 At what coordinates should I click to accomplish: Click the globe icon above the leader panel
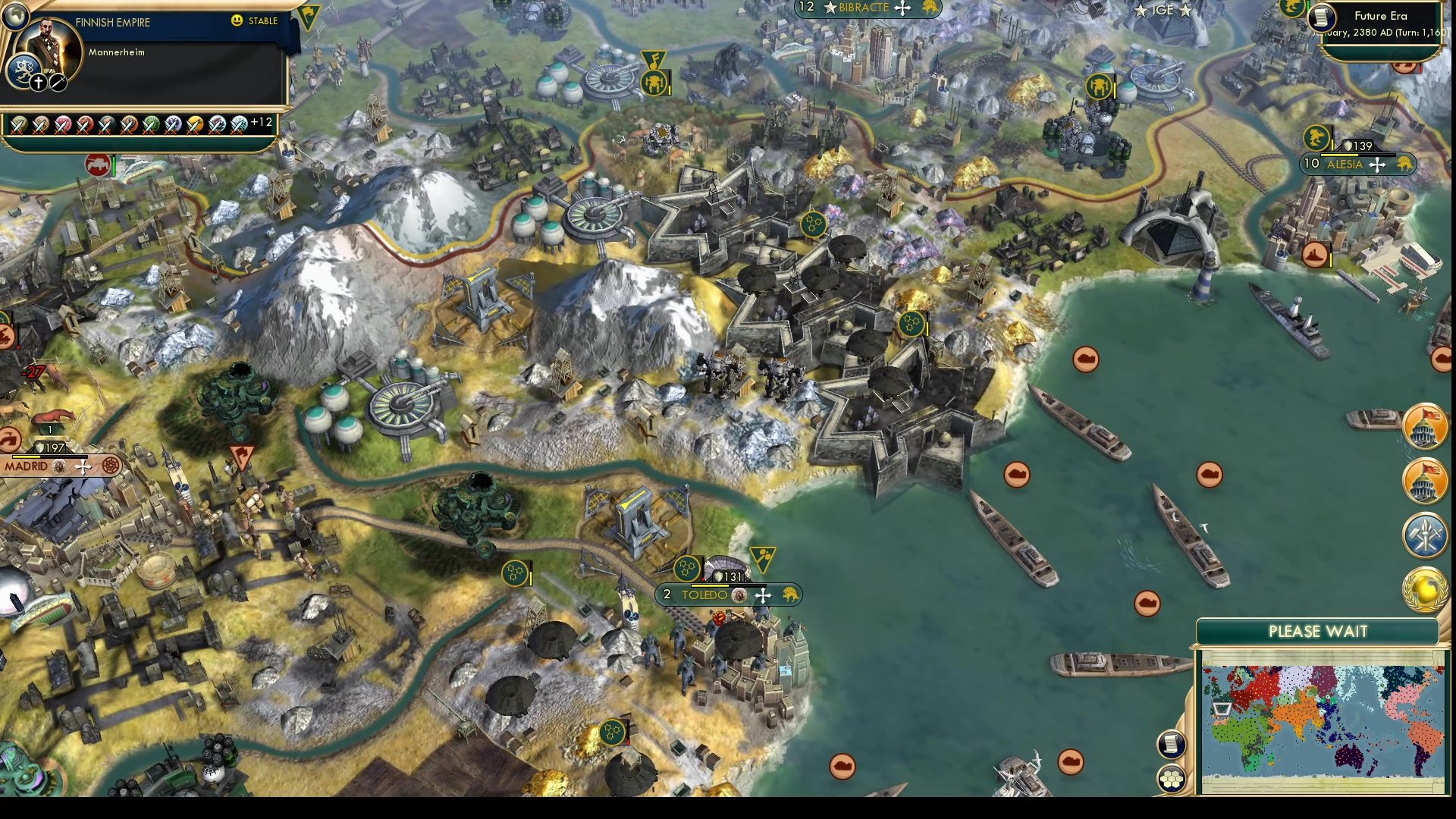16,15
